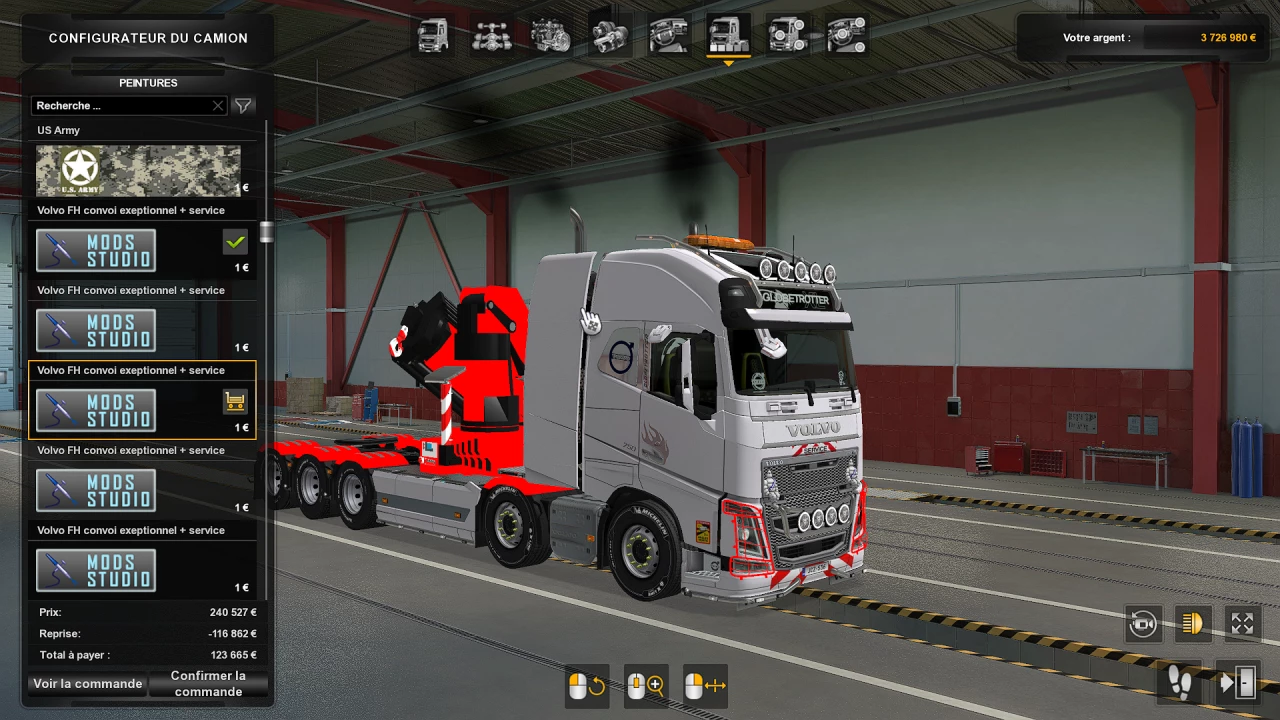Toggle the truck headlights preview

coord(1192,623)
